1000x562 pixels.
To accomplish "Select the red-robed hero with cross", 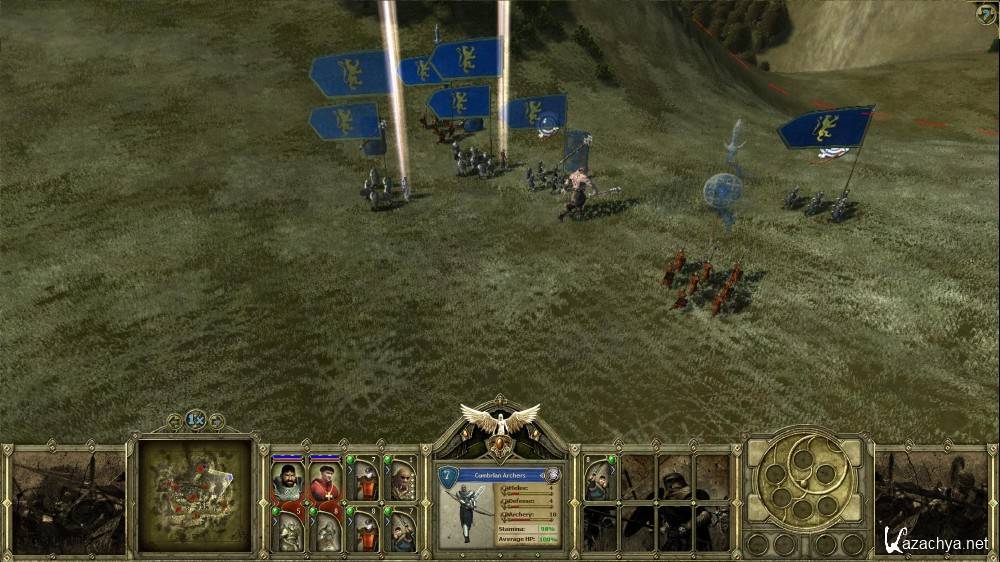I will (x=325, y=480).
